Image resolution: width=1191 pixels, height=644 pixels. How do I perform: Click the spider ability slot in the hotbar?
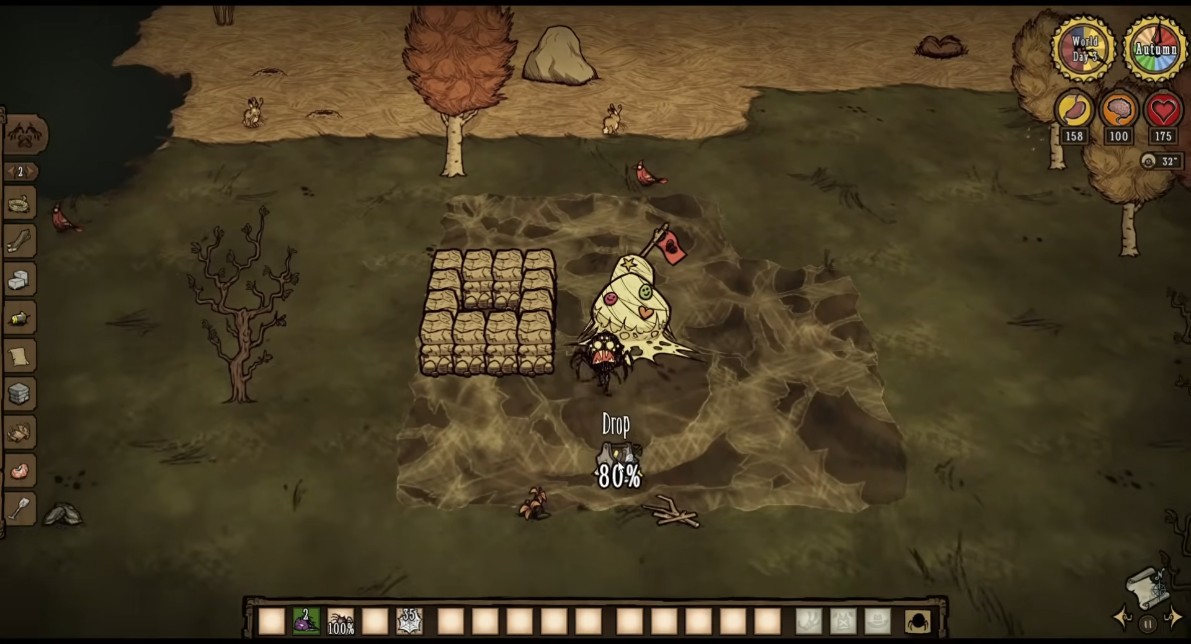tap(915, 621)
